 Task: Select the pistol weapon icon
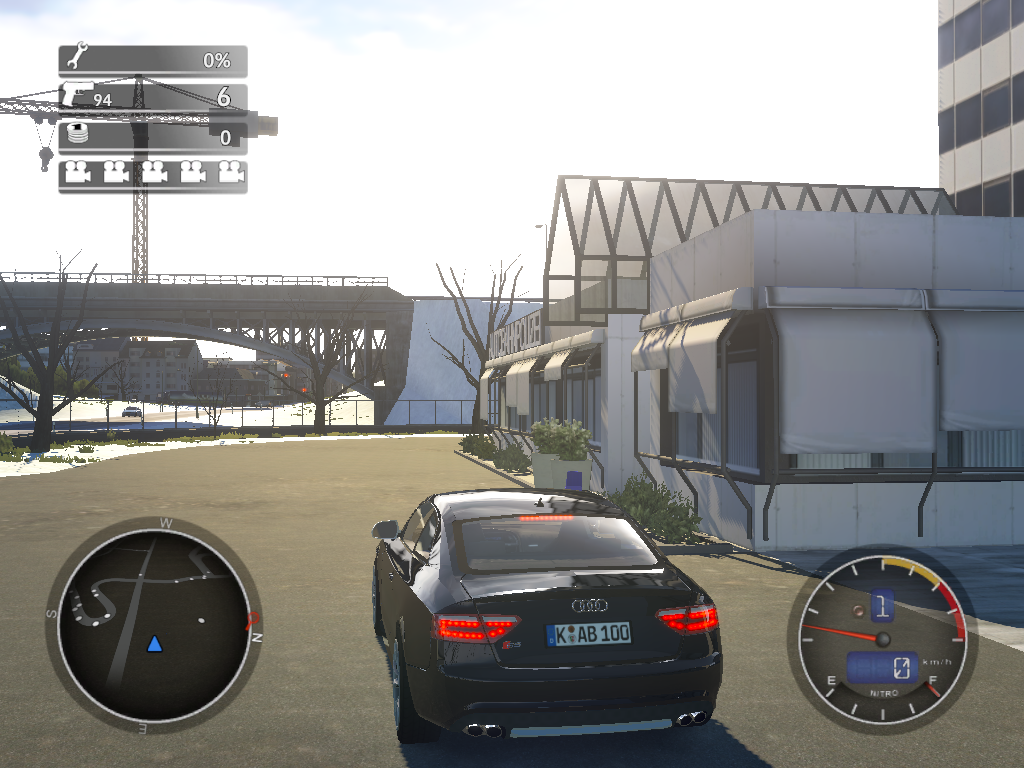pyautogui.click(x=77, y=96)
